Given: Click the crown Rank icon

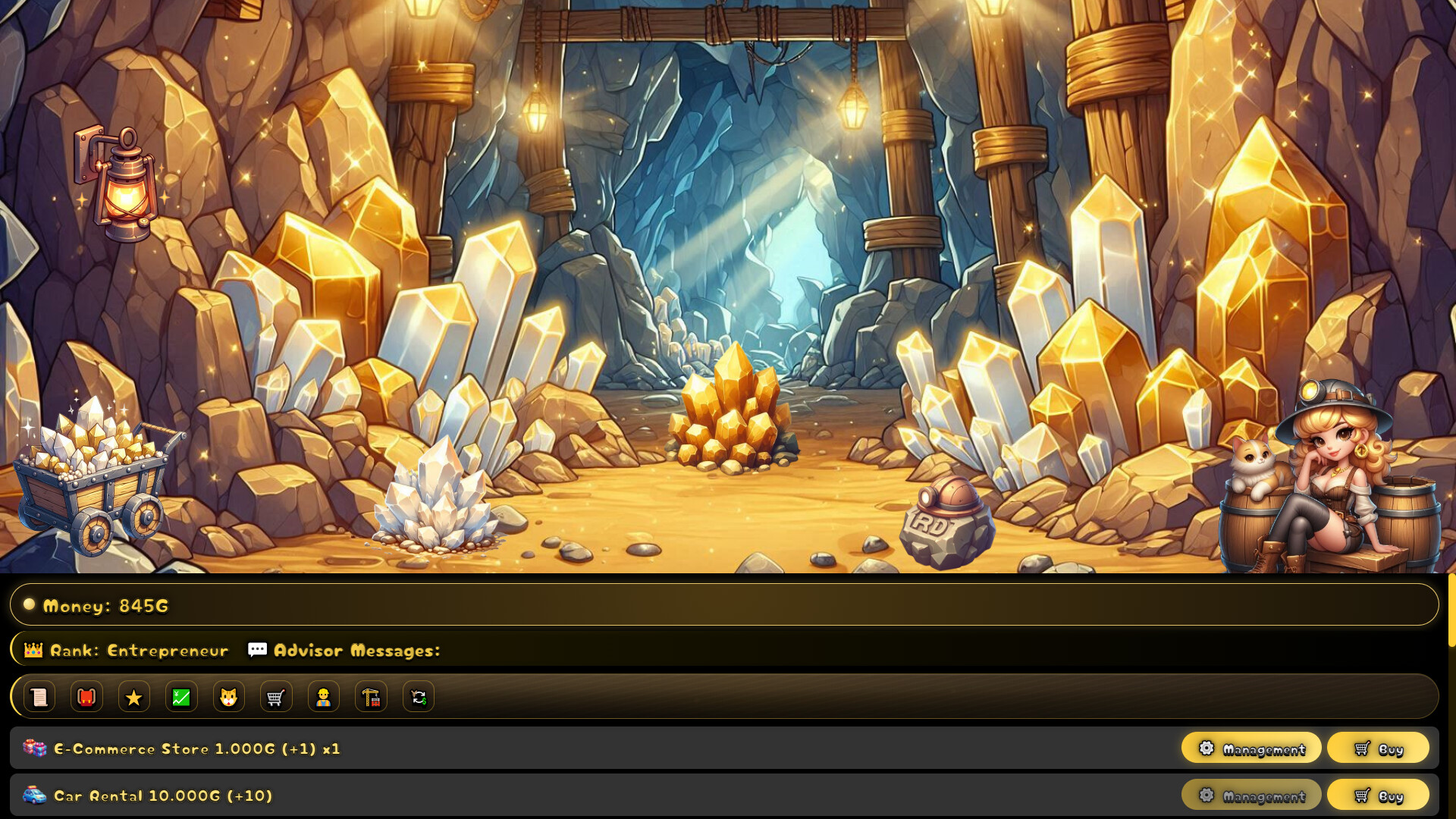Looking at the screenshot, I should click(31, 649).
